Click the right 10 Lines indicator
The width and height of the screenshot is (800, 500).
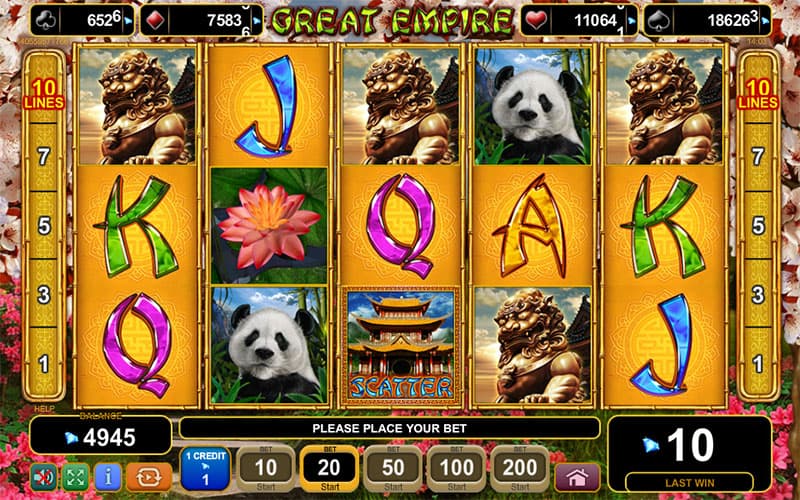(756, 93)
